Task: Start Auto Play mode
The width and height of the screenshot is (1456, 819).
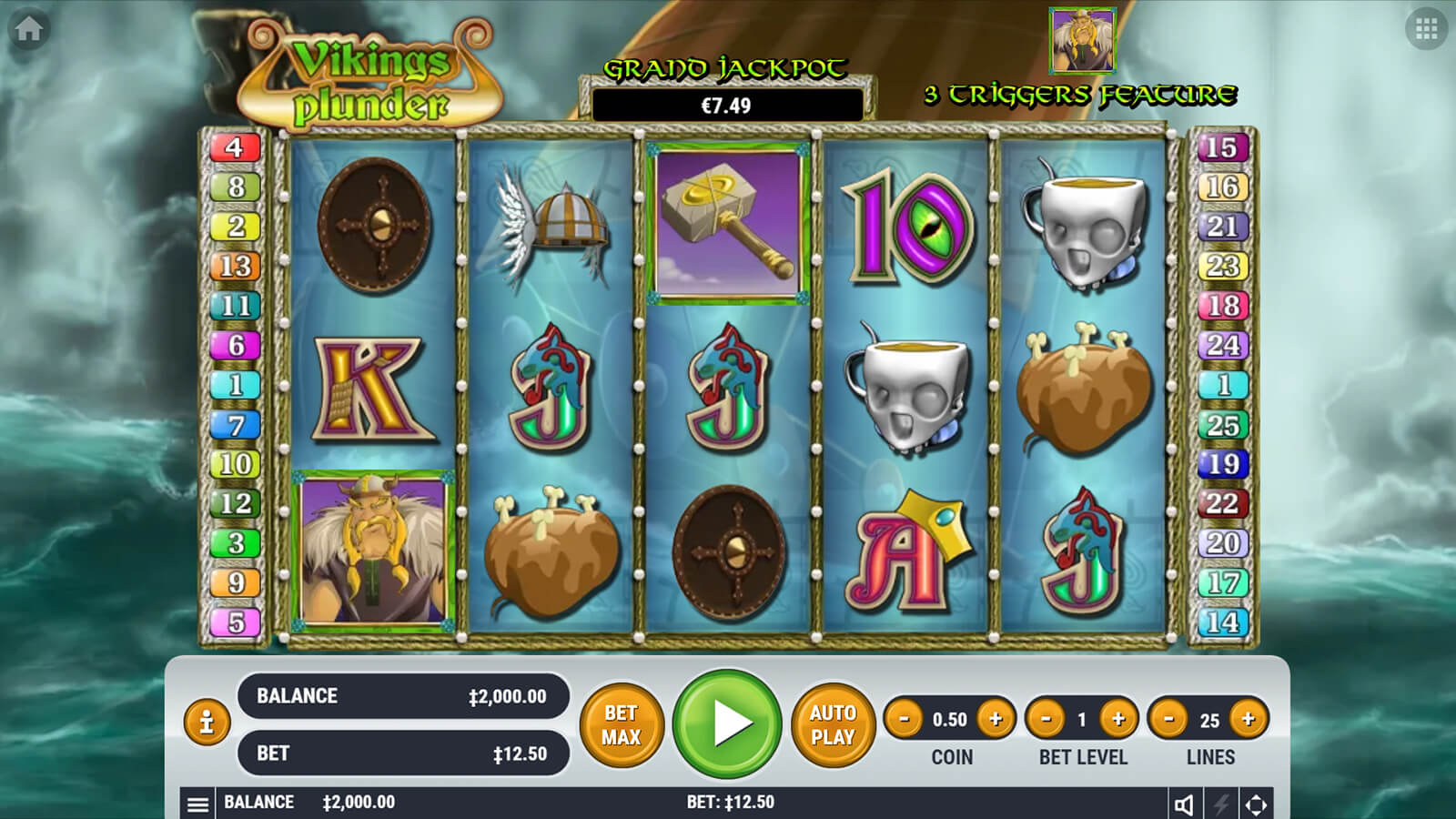Action: click(x=833, y=725)
